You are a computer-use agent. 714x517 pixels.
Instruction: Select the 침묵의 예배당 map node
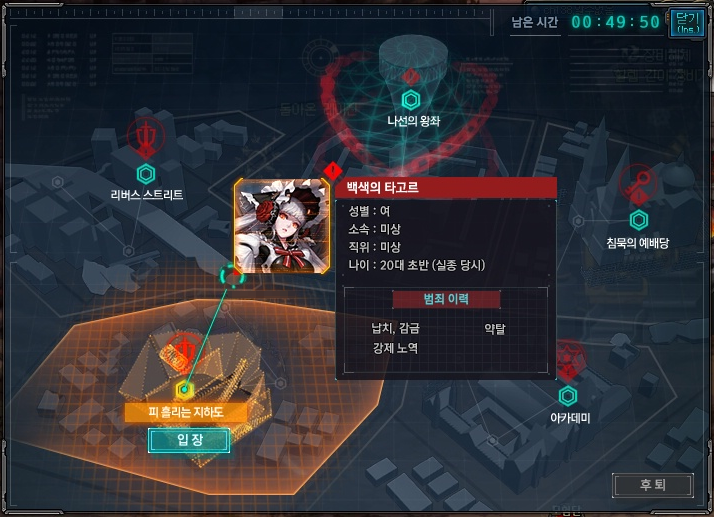[x=638, y=220]
